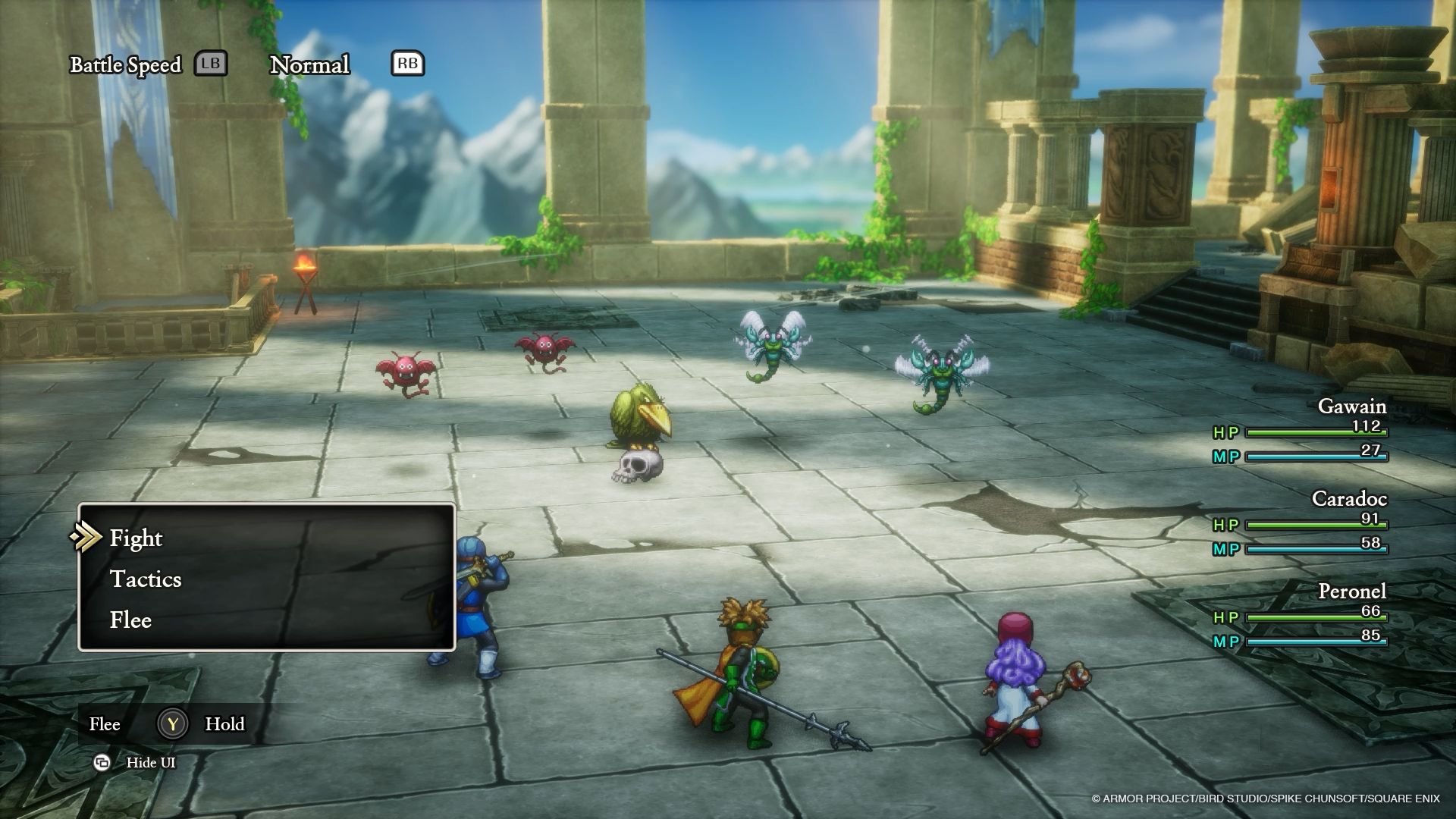Viewport: 1456px width, 819px height.
Task: Select Flee from the battle menu
Action: pos(131,620)
